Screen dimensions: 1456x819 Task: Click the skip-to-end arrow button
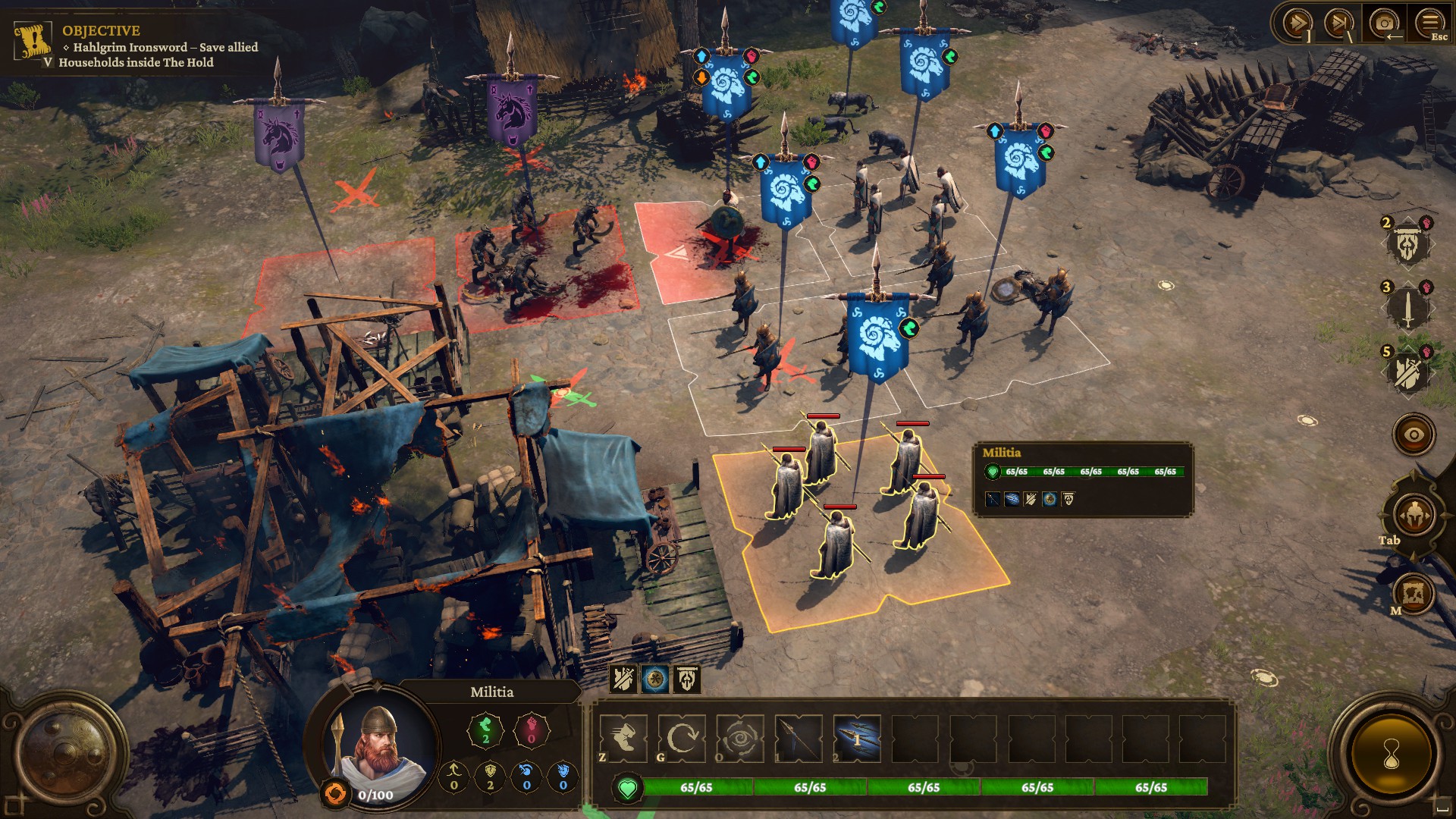[x=1340, y=24]
